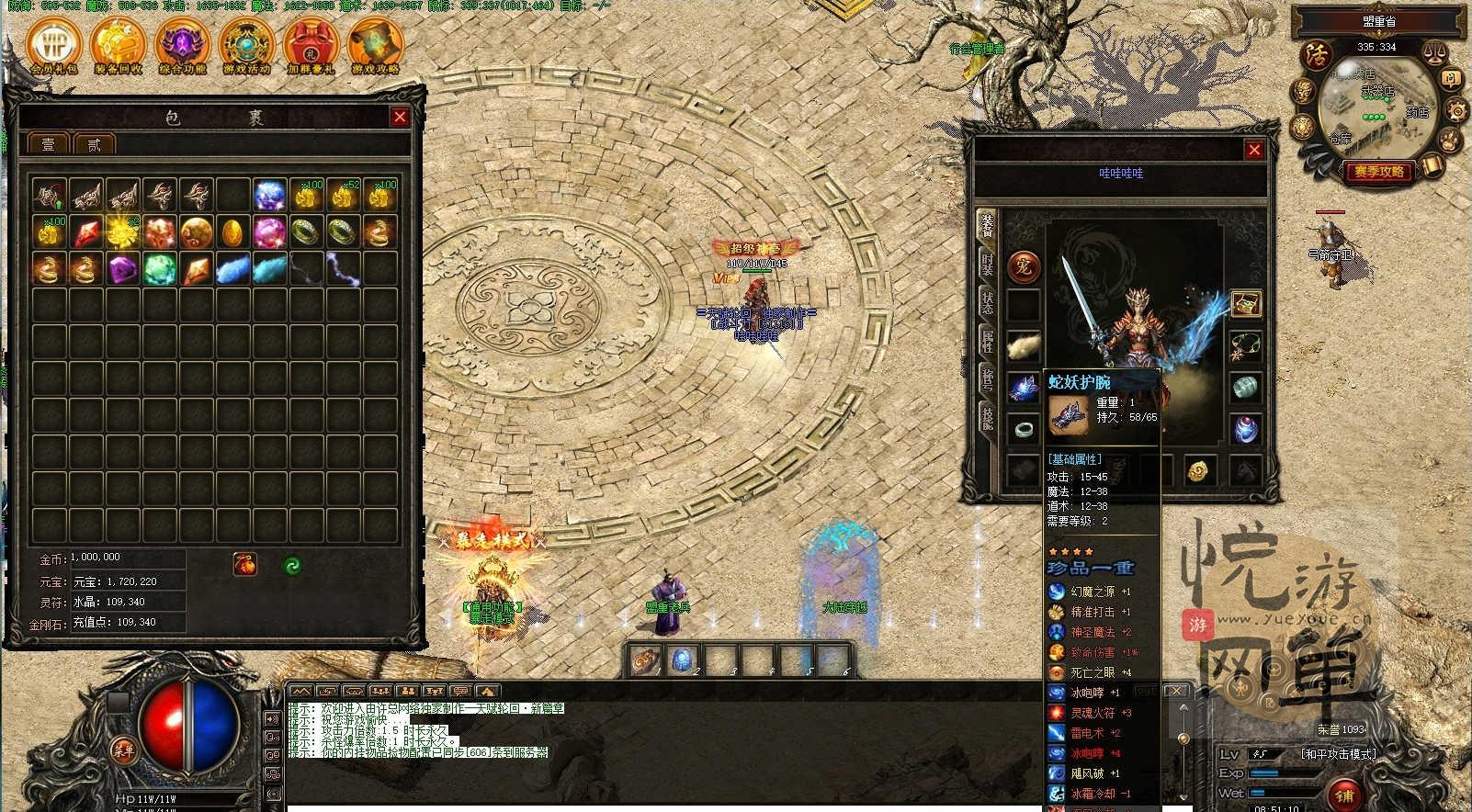Select the purple gem in the bag
The height and width of the screenshot is (812, 1472).
(x=122, y=269)
